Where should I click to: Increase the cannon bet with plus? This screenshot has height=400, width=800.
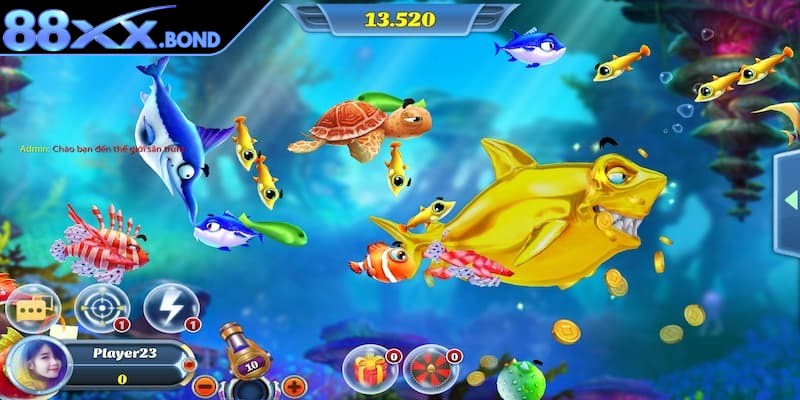click(293, 386)
